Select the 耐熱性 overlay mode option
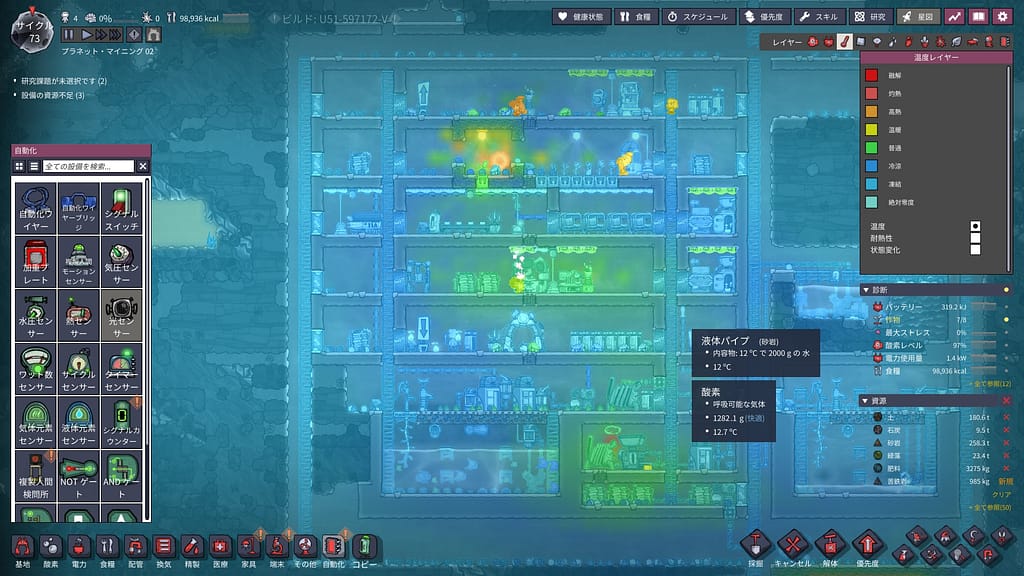The image size is (1024, 576). 976,238
